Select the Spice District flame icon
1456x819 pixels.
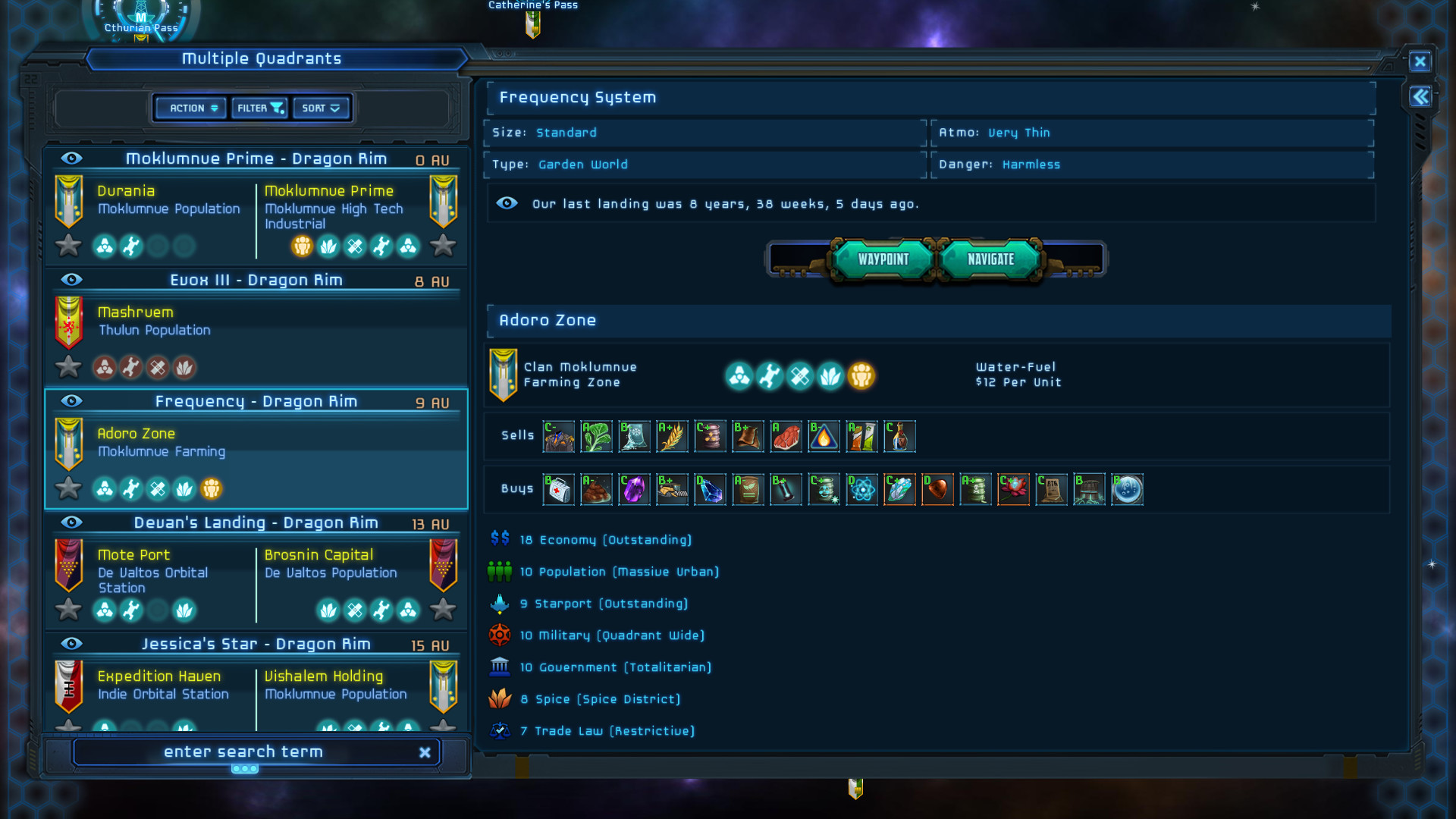click(500, 699)
